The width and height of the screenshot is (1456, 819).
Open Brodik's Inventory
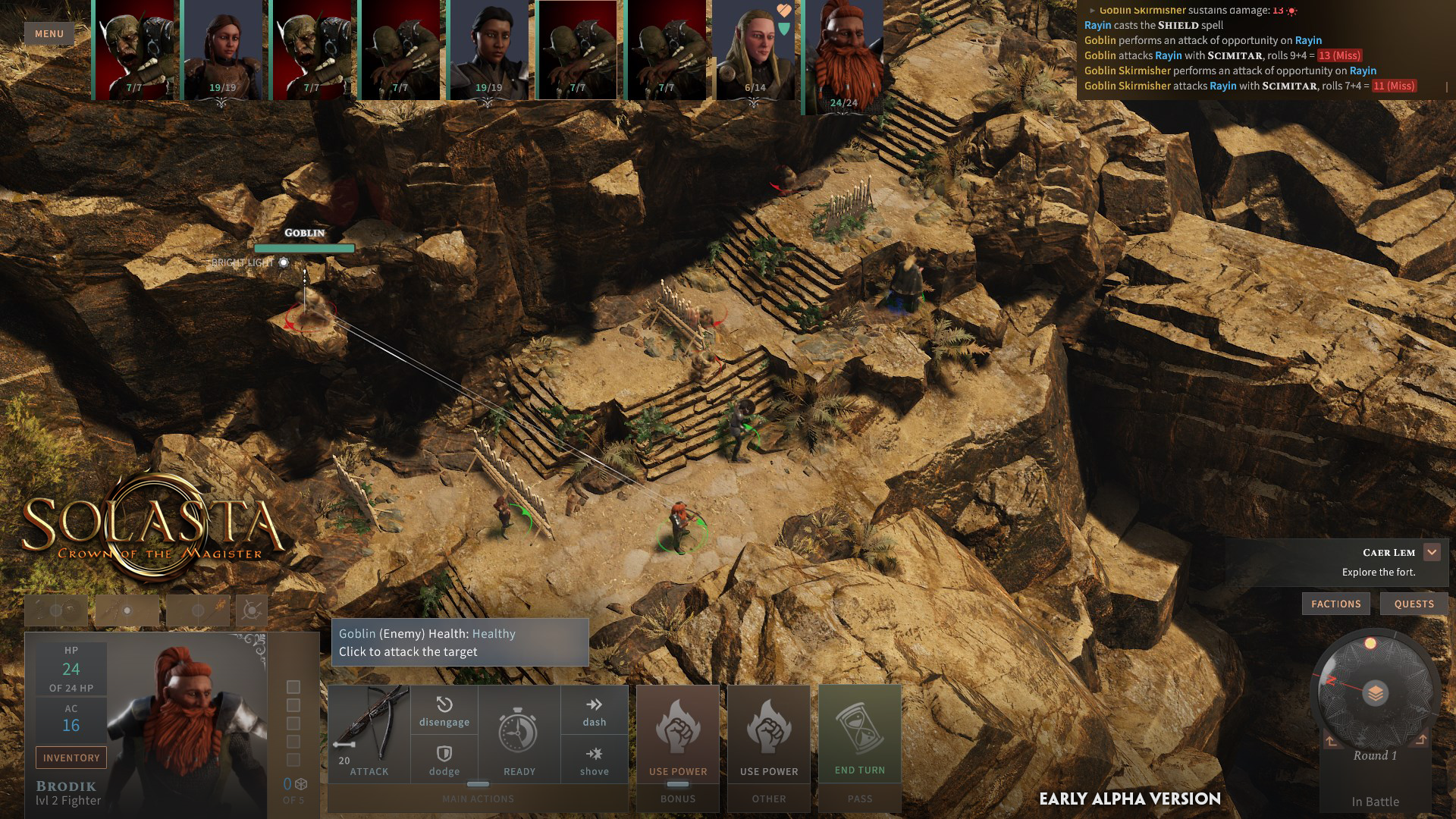coord(71,757)
